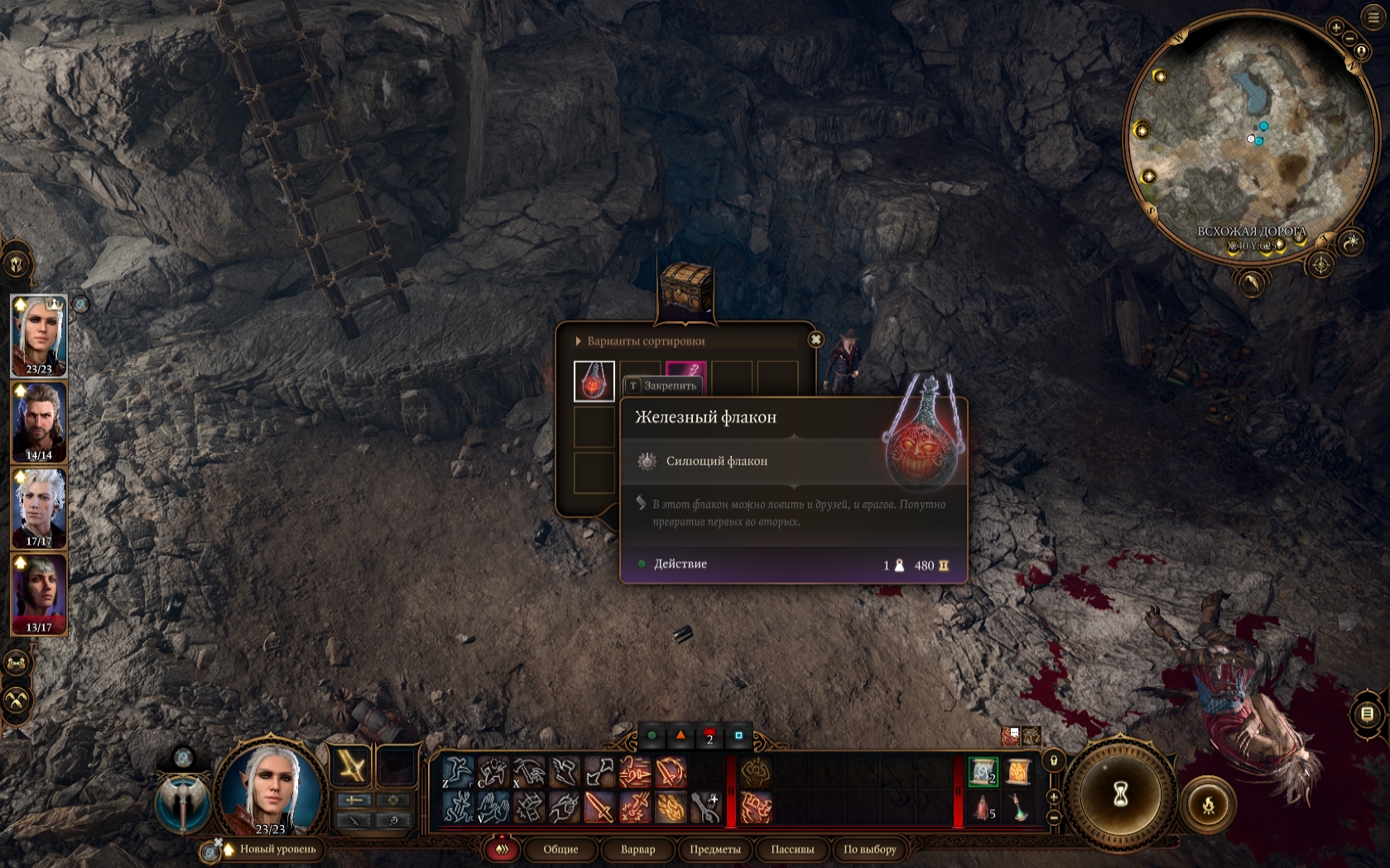Image resolution: width=1390 pixels, height=868 pixels.
Task: Select the bearded companion portrait with 14/14 HP
Action: [39, 422]
